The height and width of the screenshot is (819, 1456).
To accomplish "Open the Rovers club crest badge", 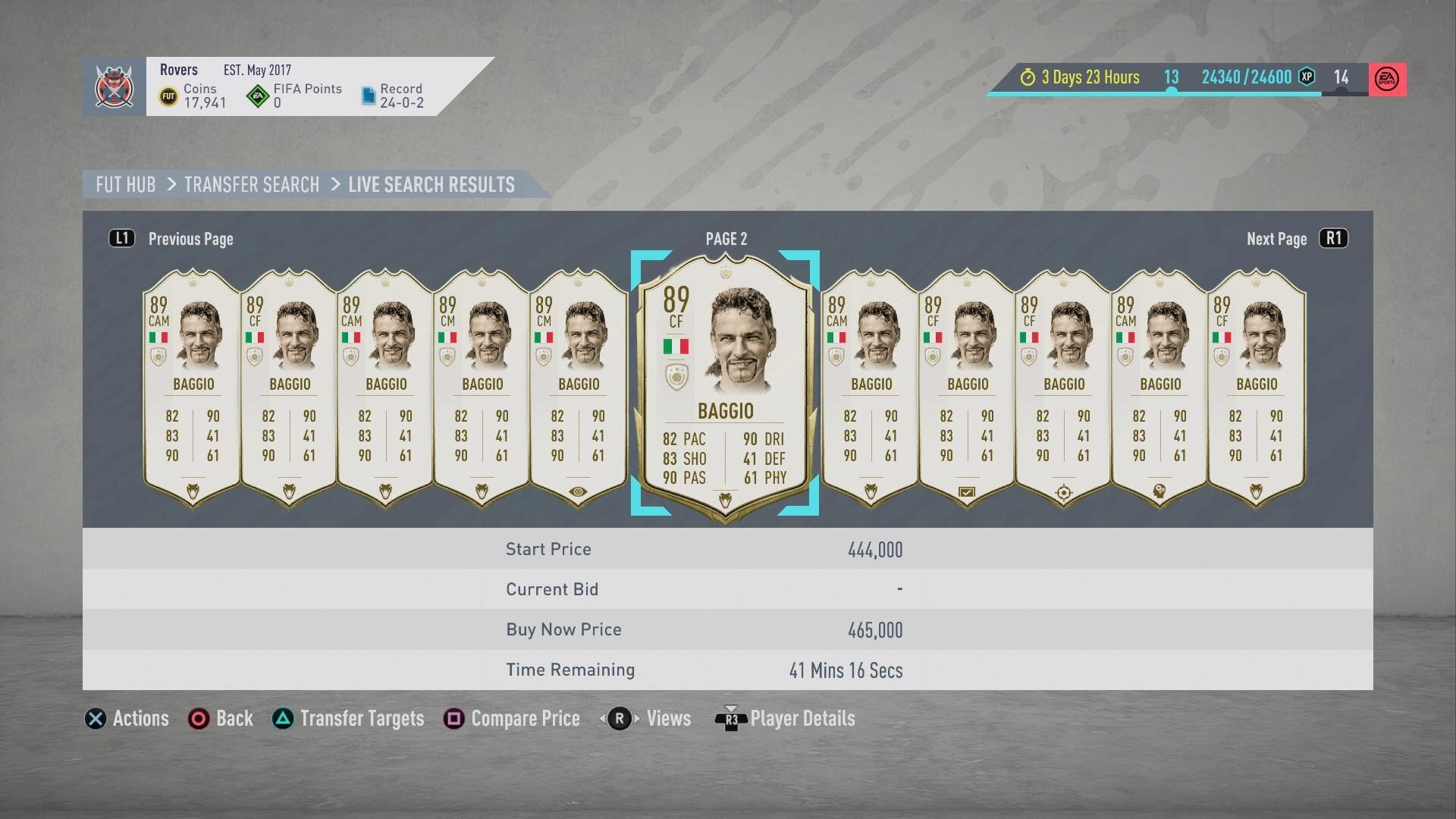I will tap(115, 86).
